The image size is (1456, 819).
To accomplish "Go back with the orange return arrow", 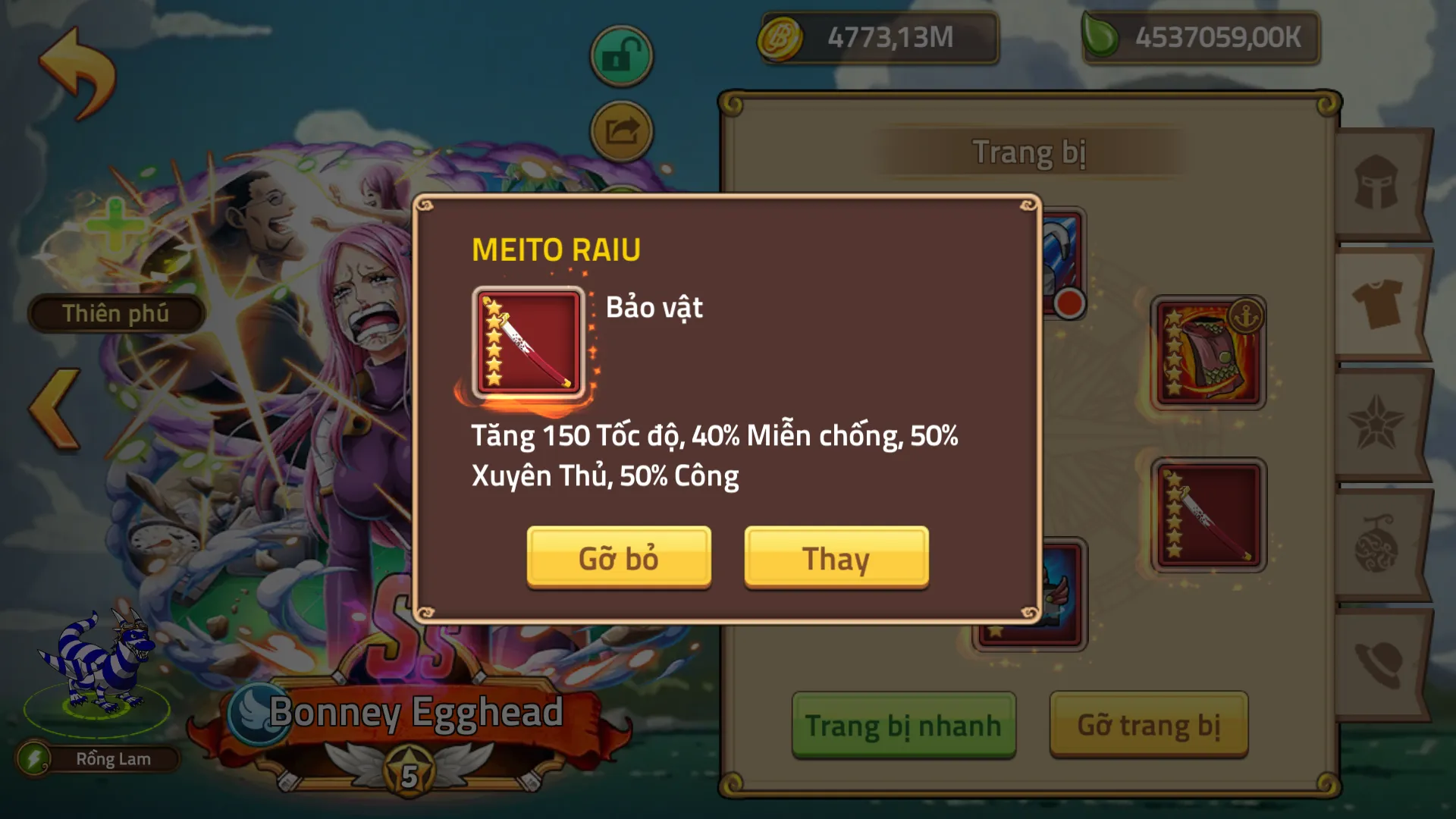I will click(77, 74).
